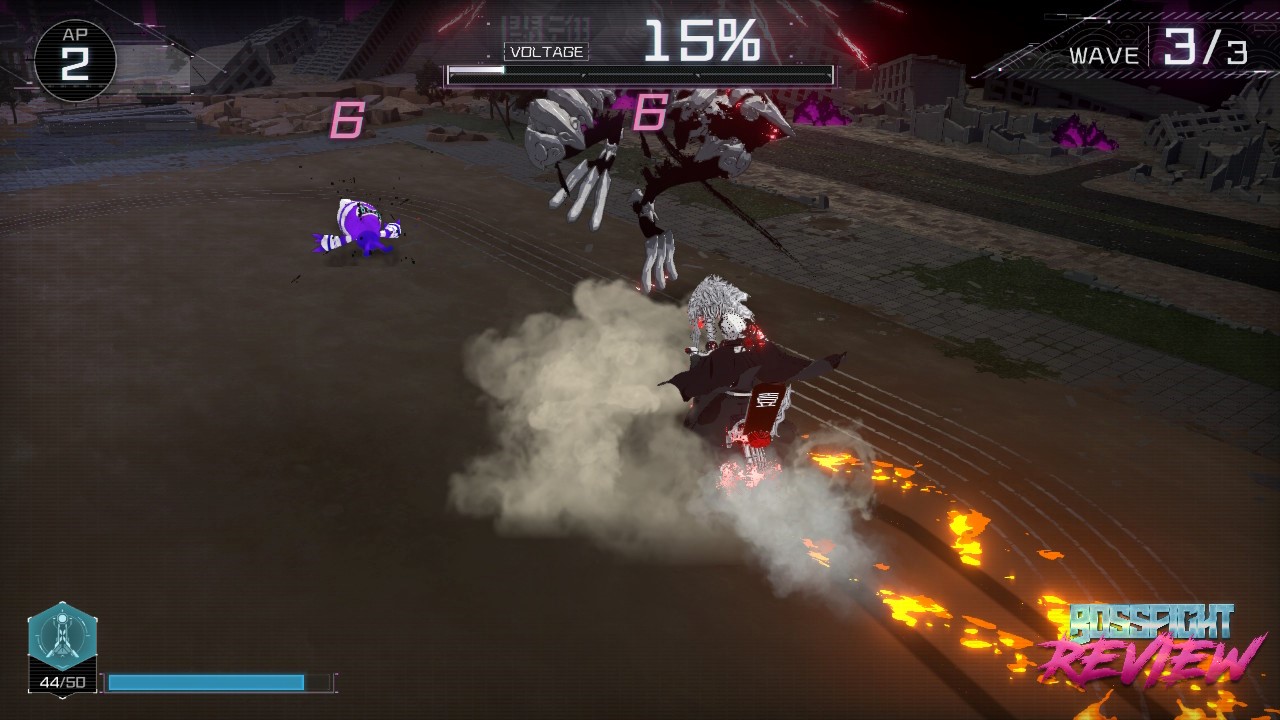Click the Bossfight Review watermark logo
The image size is (1280, 720).
pos(1151,641)
